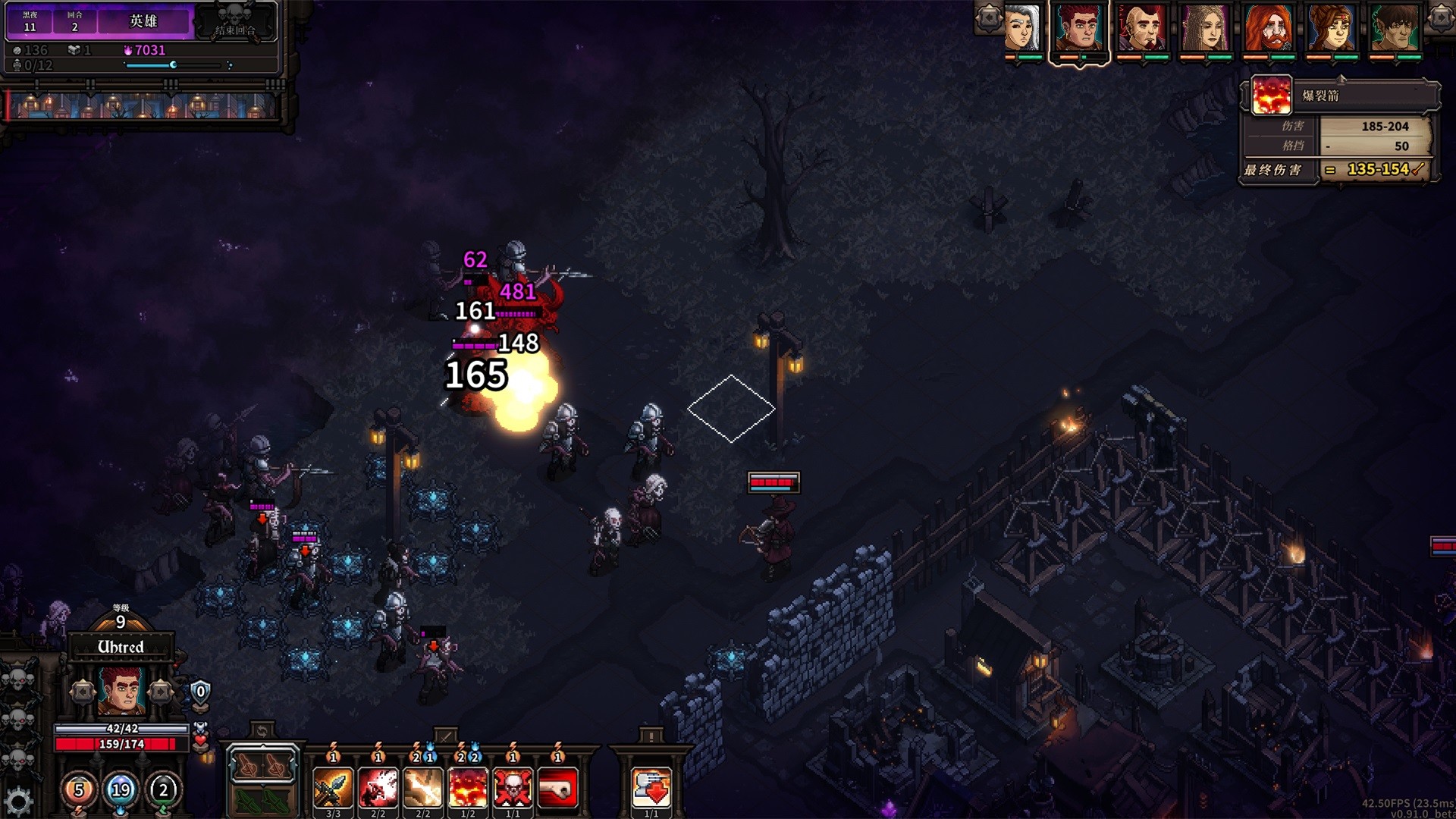Select the sword strike skill with 3/3 charges
Screen dimensions: 1456x819
coord(333,787)
